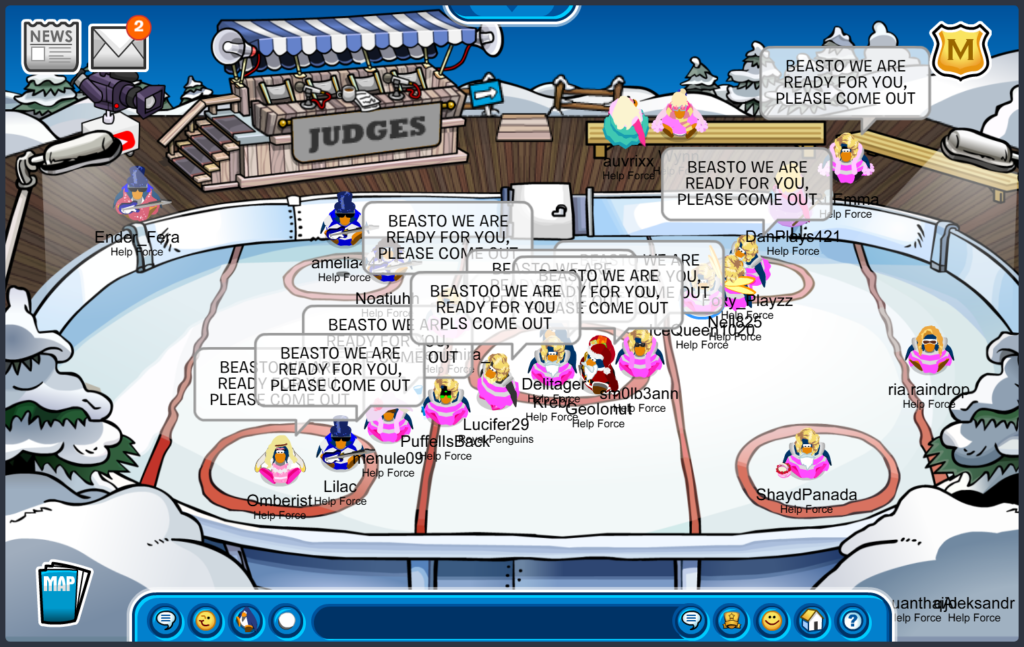1024x647 pixels.
Task: Select the snowball throw button
Action: 287,621
